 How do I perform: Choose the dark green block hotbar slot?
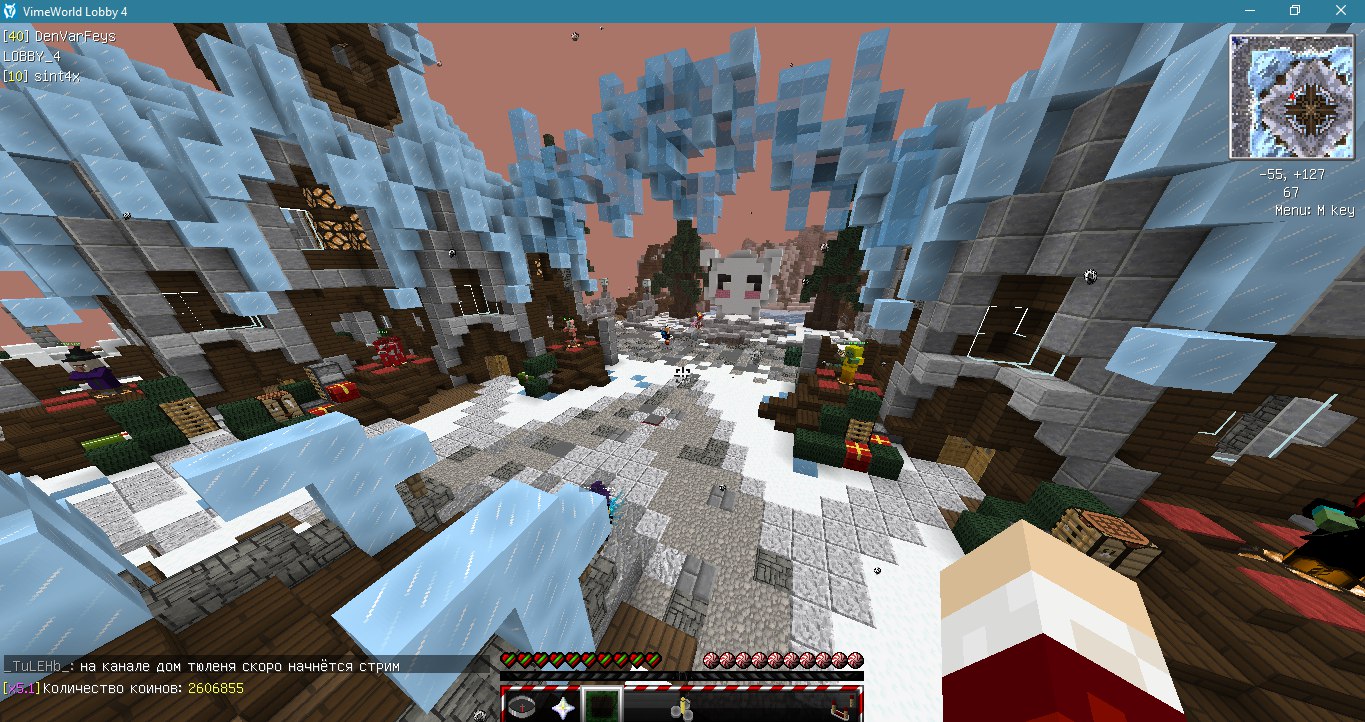(602, 706)
